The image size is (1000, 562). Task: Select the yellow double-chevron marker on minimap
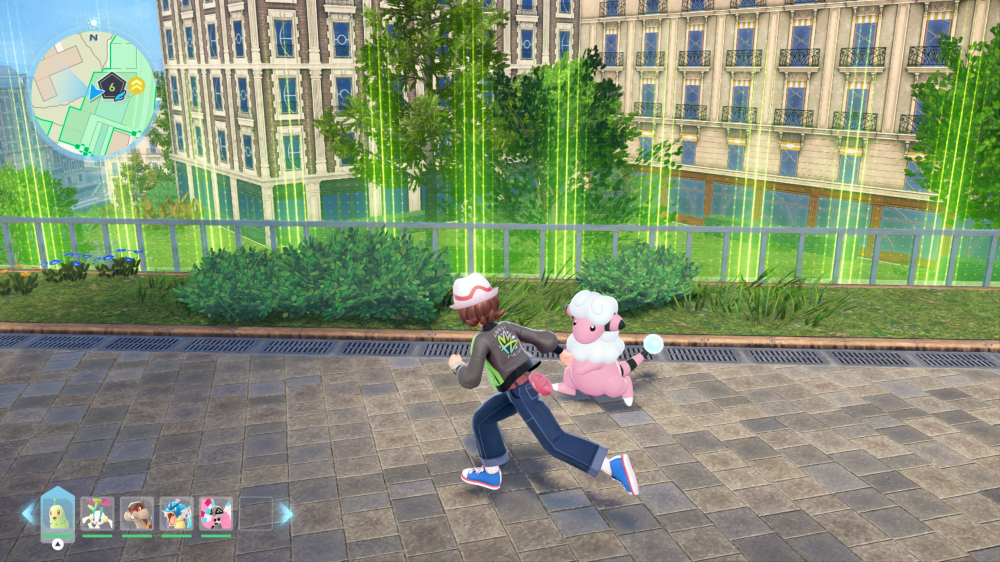(x=136, y=87)
